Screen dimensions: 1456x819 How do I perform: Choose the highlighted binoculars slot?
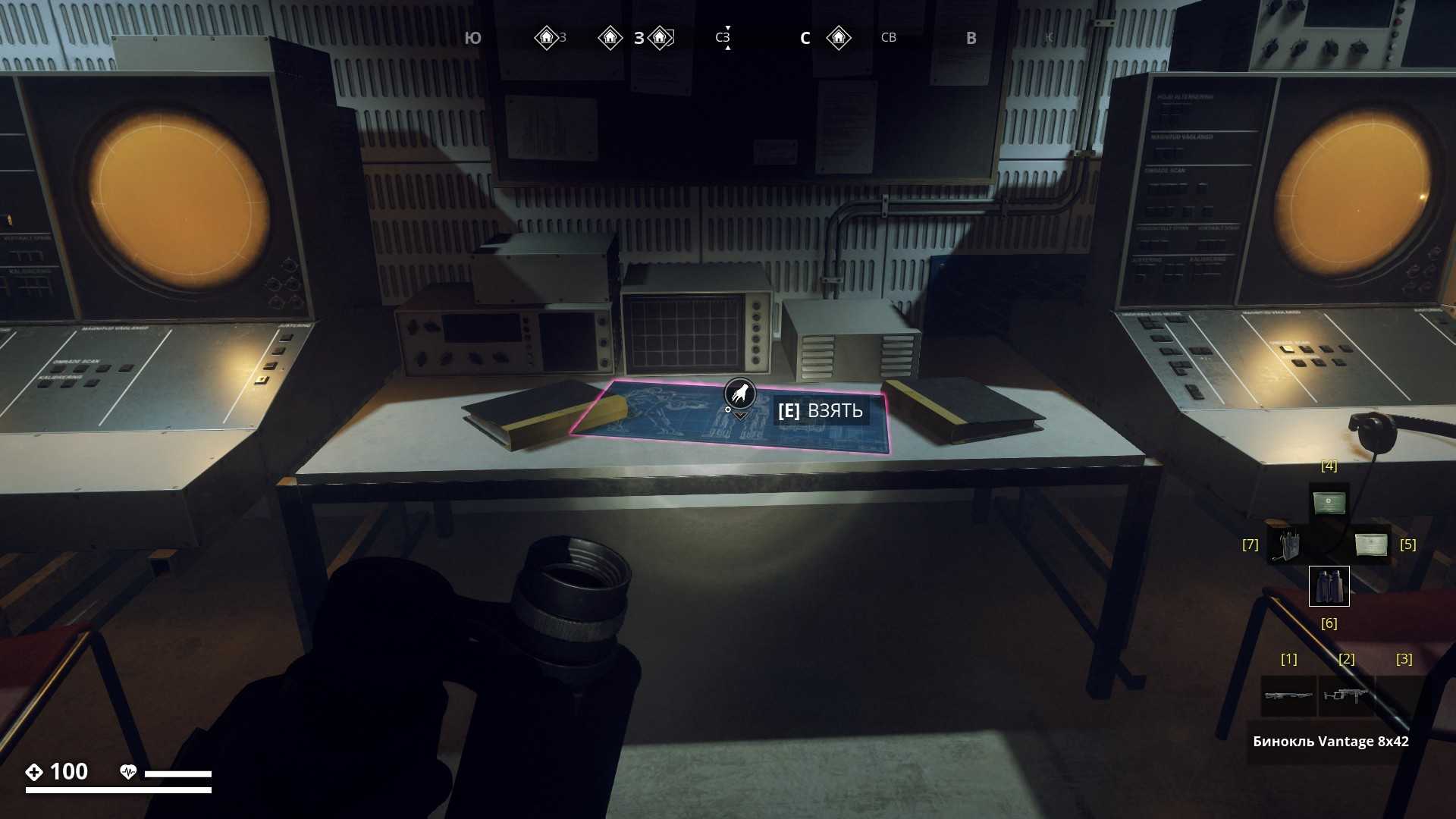point(1329,586)
